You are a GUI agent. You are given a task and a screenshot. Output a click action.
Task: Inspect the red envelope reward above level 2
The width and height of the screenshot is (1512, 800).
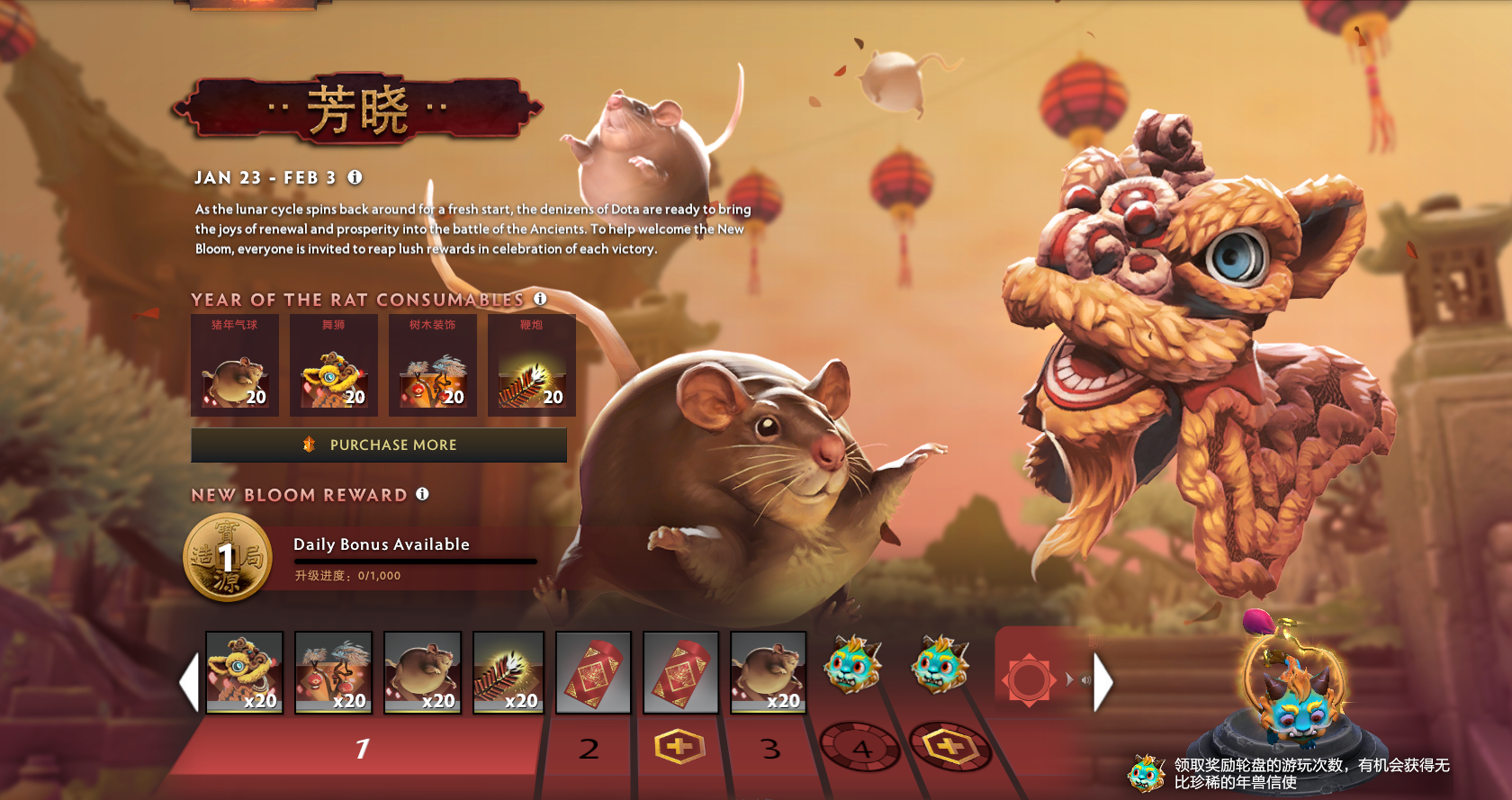tap(593, 672)
